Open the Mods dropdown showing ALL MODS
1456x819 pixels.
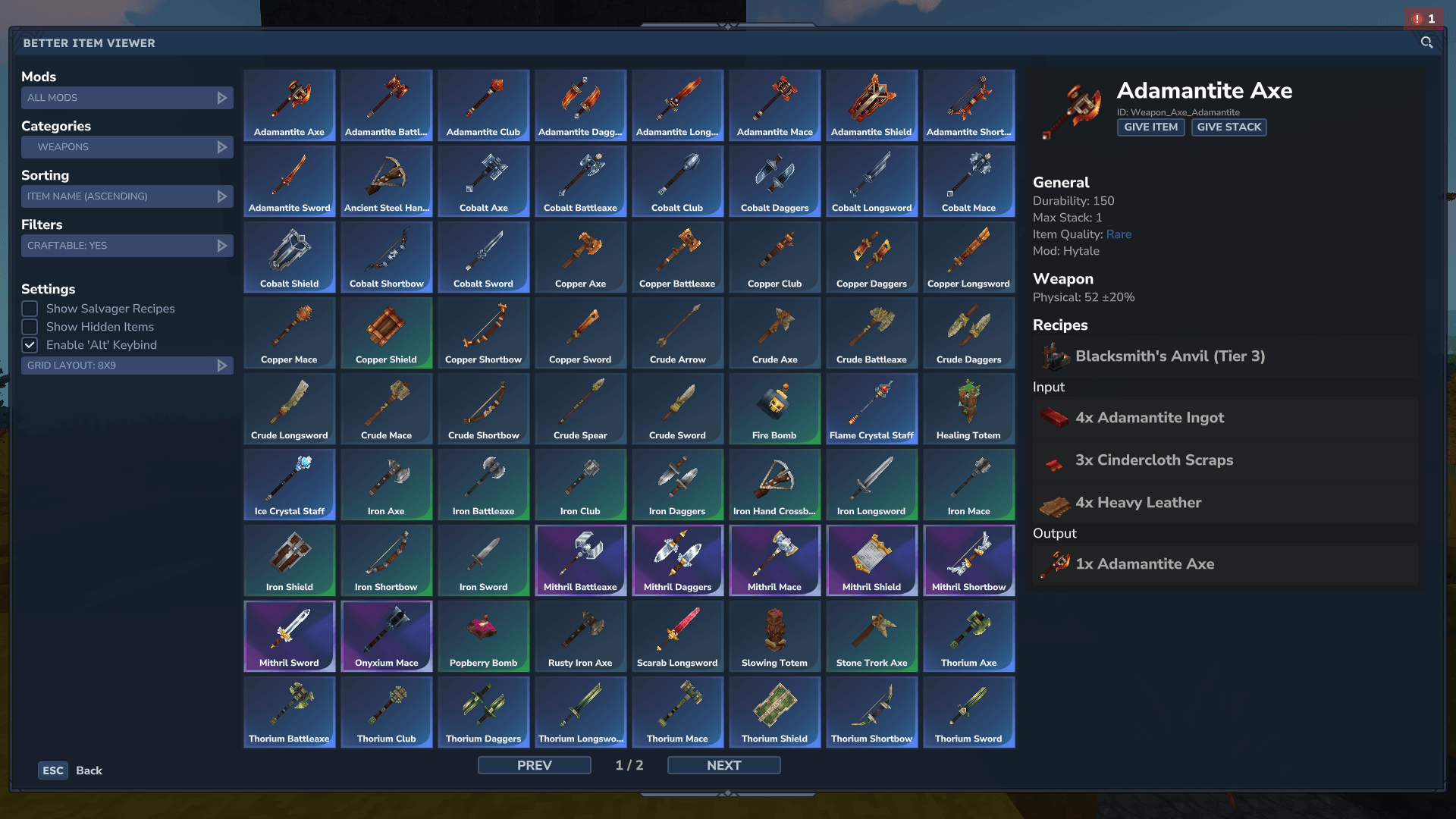point(127,97)
